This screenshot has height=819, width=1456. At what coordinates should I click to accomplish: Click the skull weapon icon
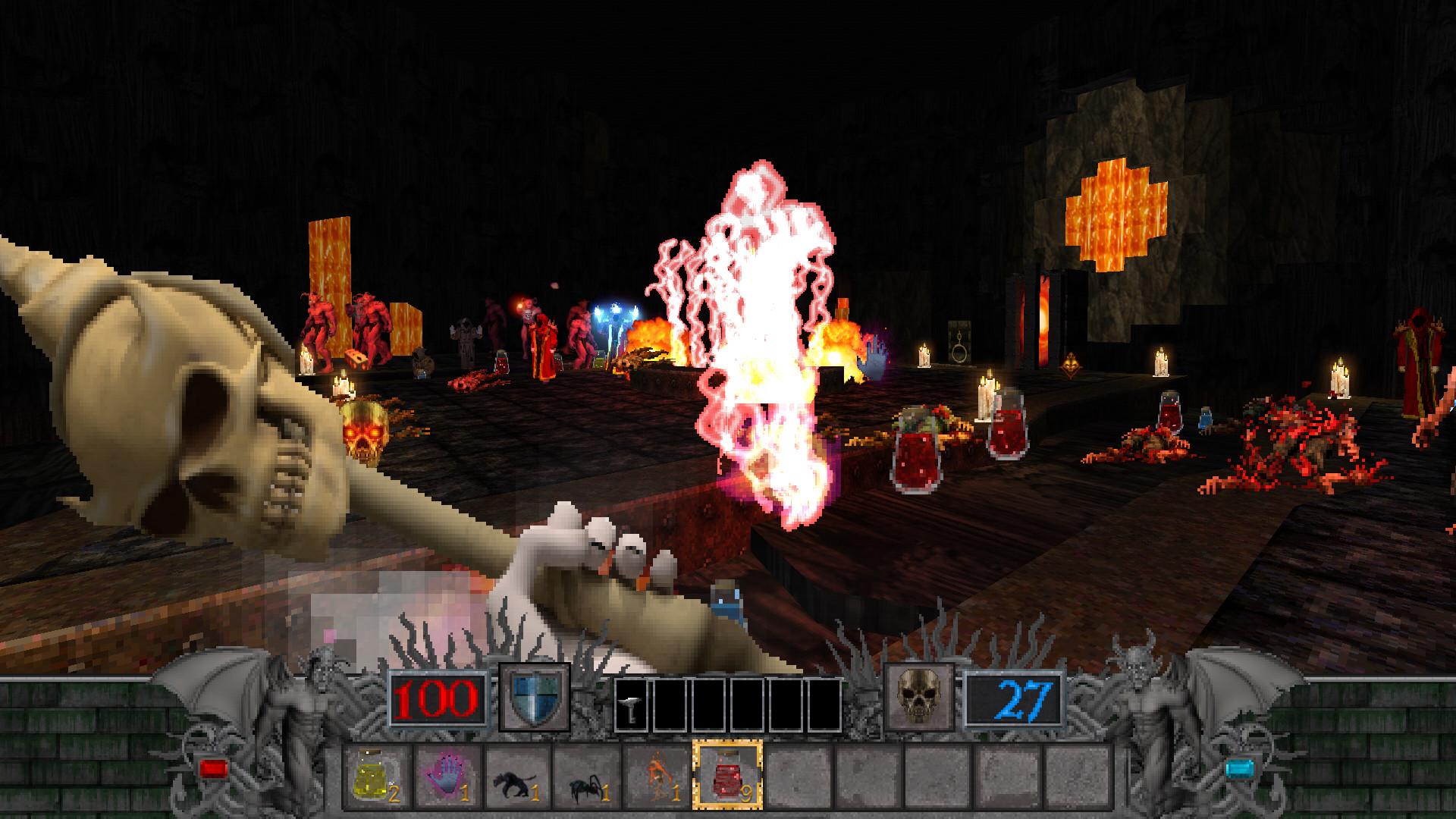(x=918, y=697)
